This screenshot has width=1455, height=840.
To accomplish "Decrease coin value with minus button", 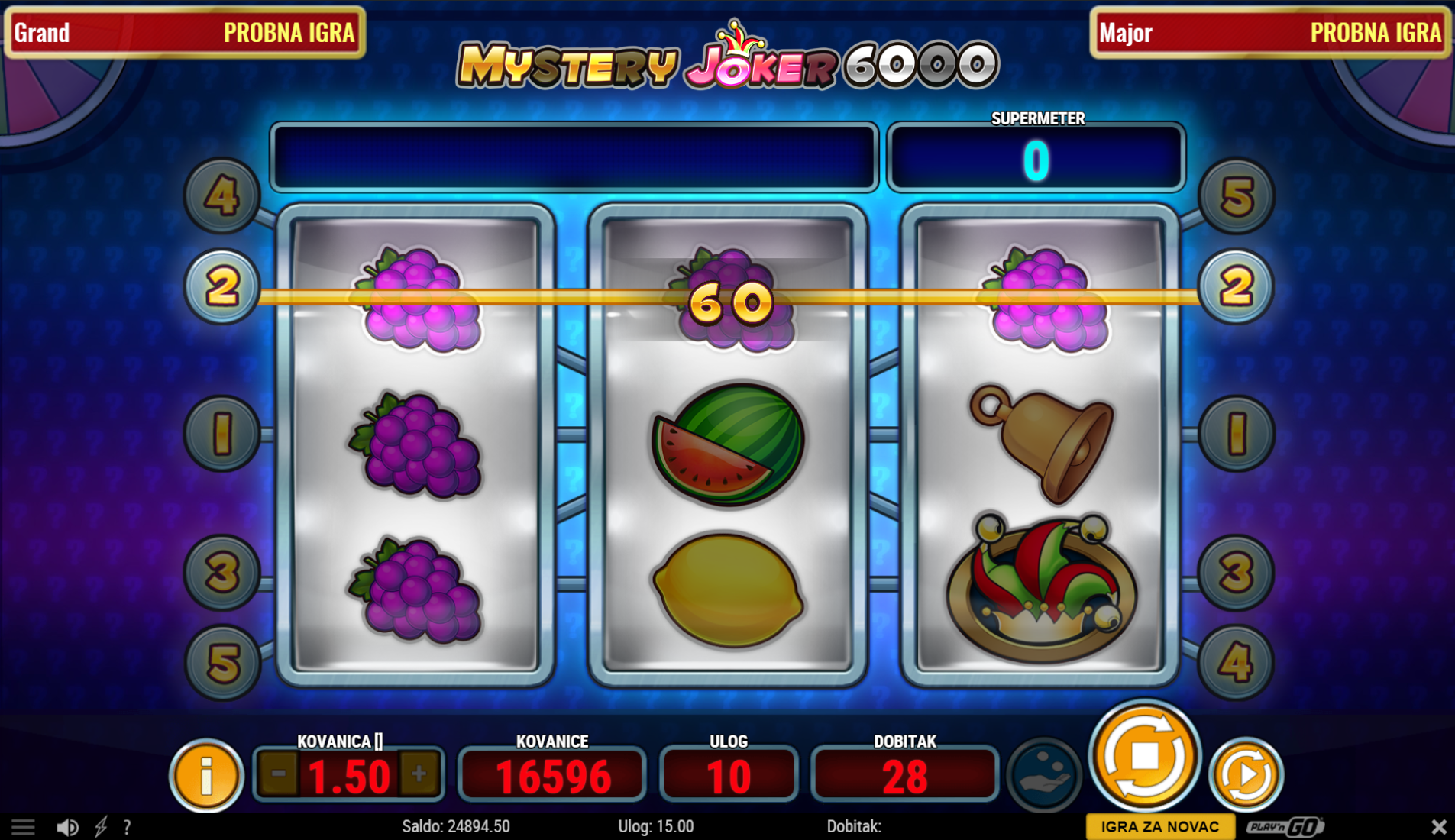I will tap(278, 774).
